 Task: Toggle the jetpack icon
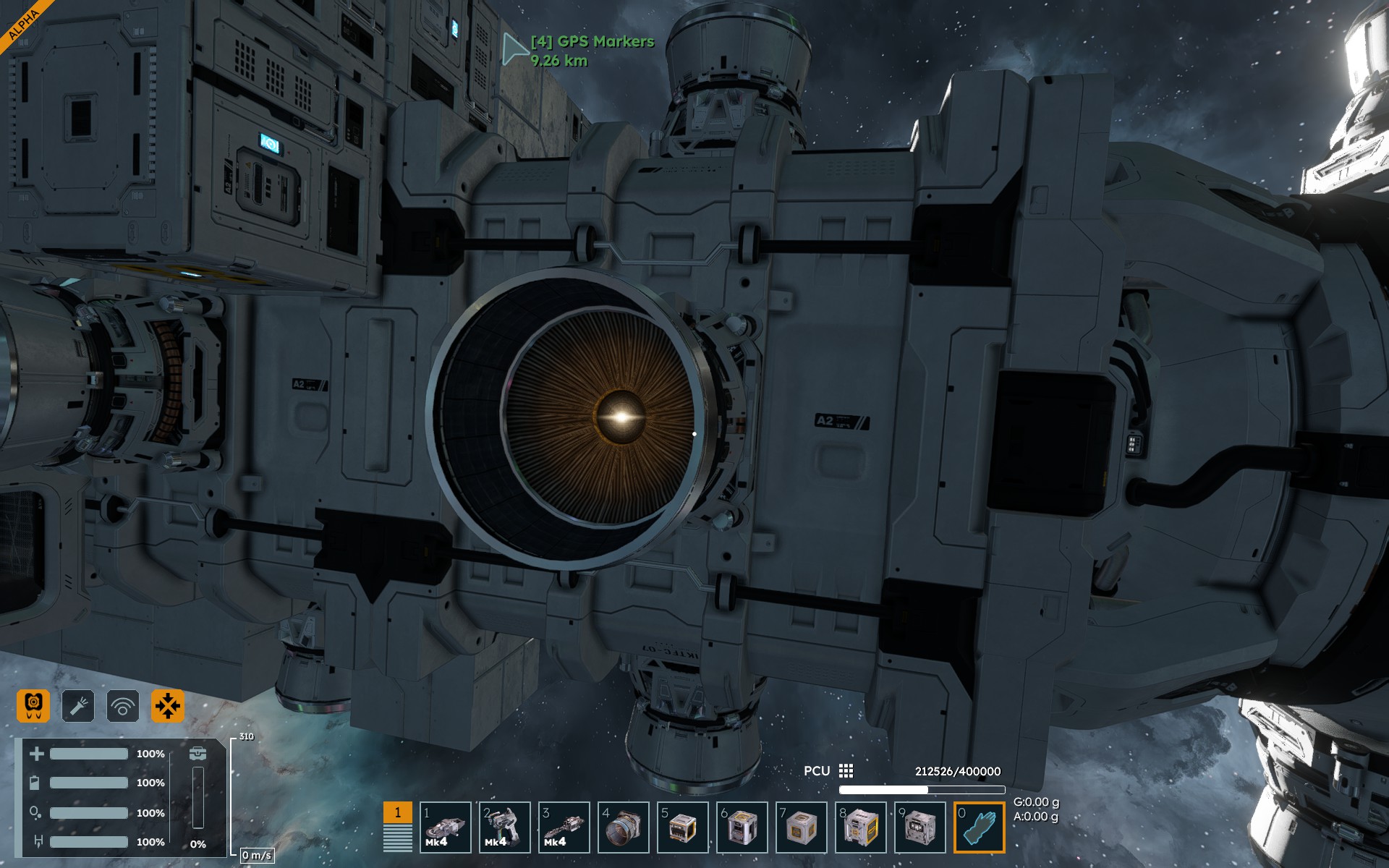(x=33, y=705)
